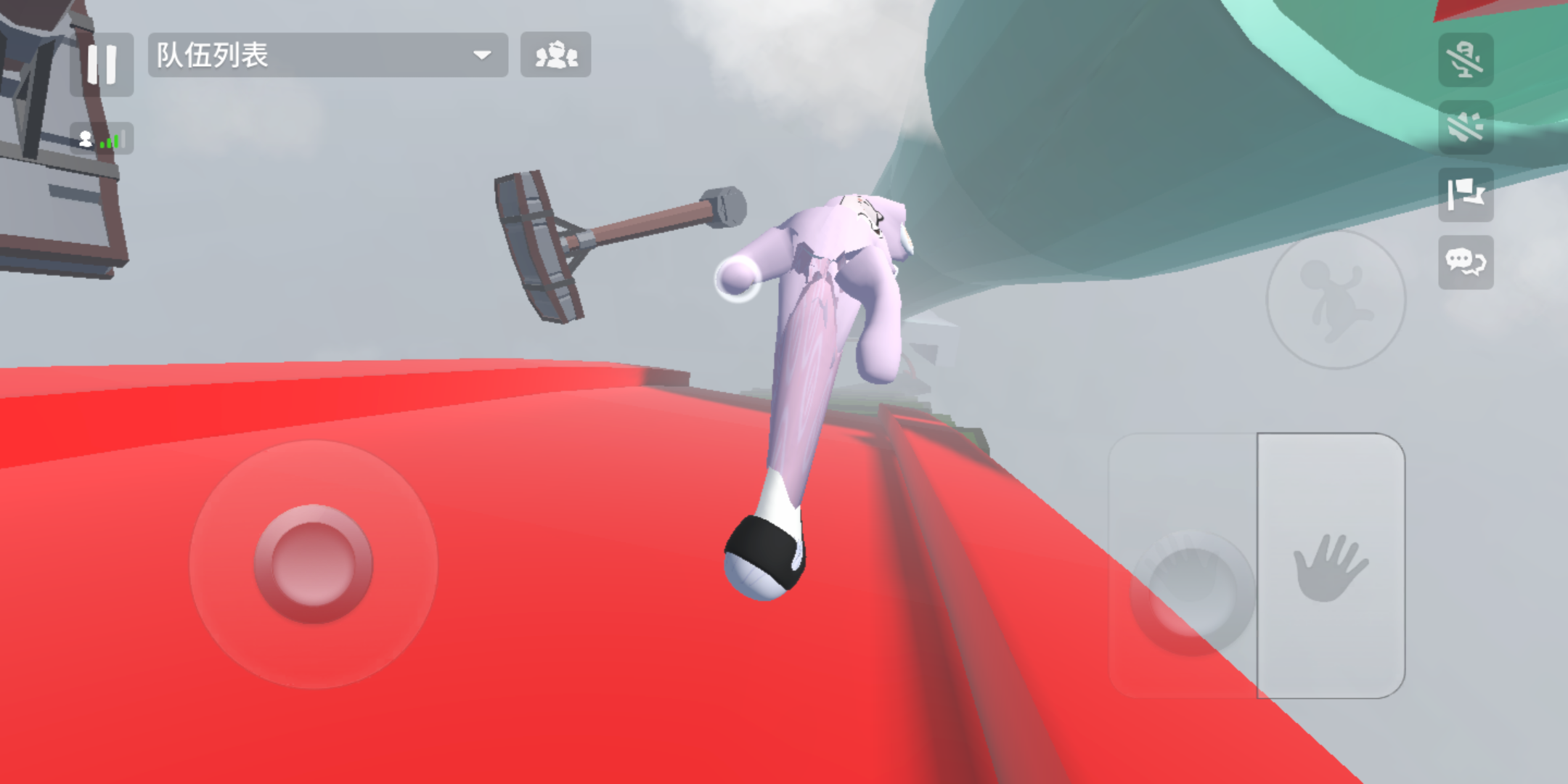This screenshot has width=1568, height=784.
Task: Open the chat bubble icon
Action: pyautogui.click(x=1466, y=263)
